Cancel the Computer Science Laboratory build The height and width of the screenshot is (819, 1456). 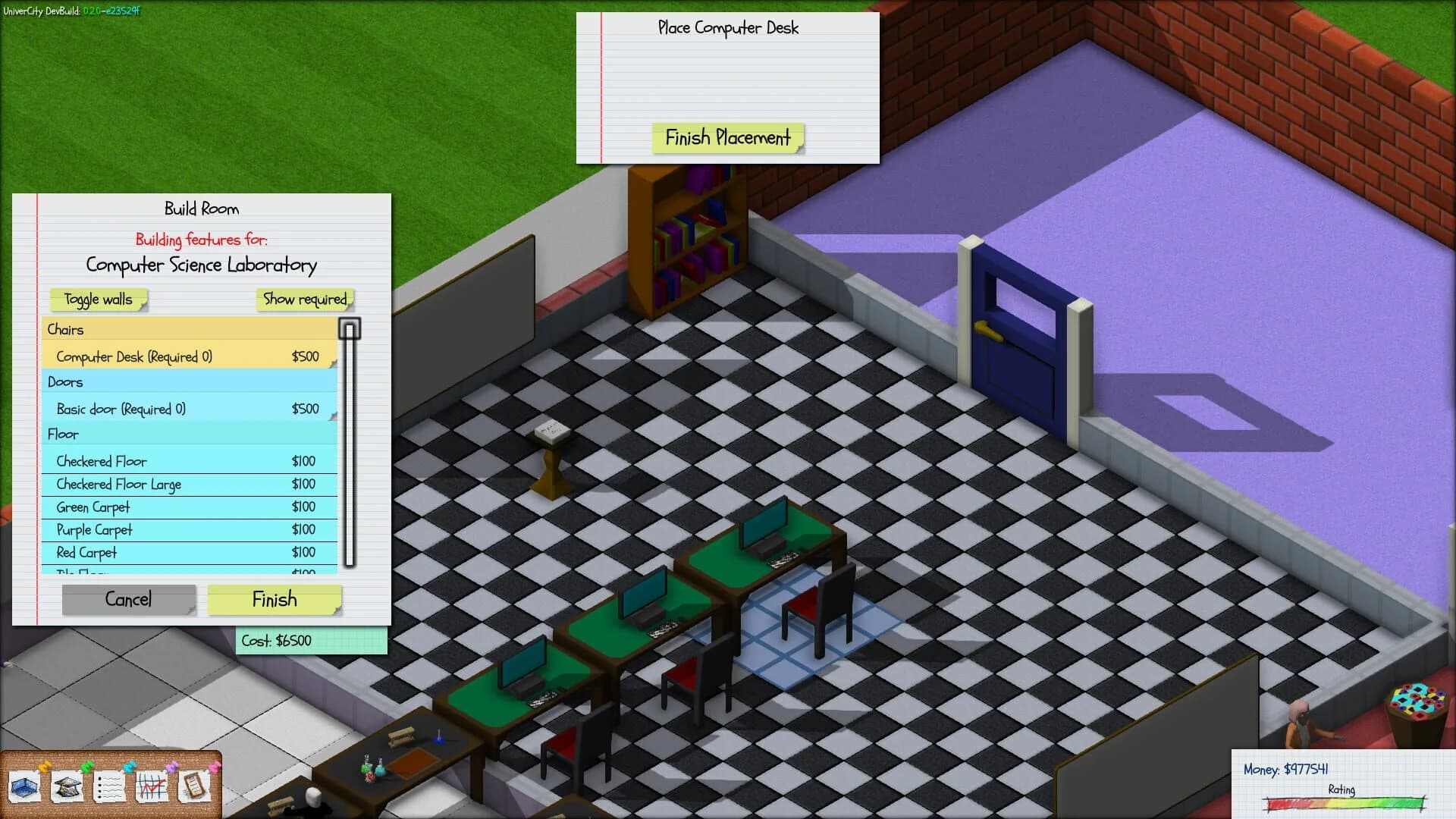pyautogui.click(x=128, y=600)
